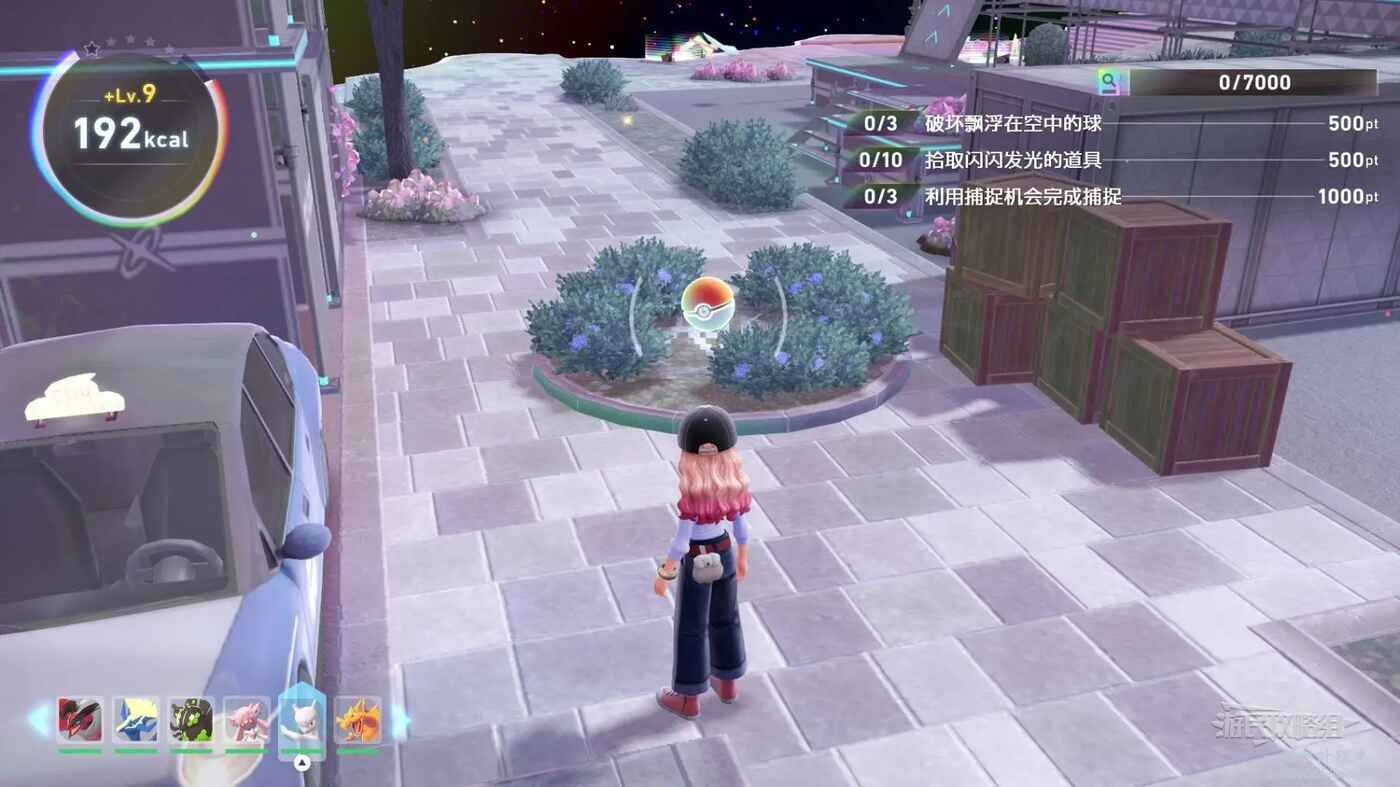Choose the orange Charizard party slot
This screenshot has width=1400, height=787.
(358, 718)
